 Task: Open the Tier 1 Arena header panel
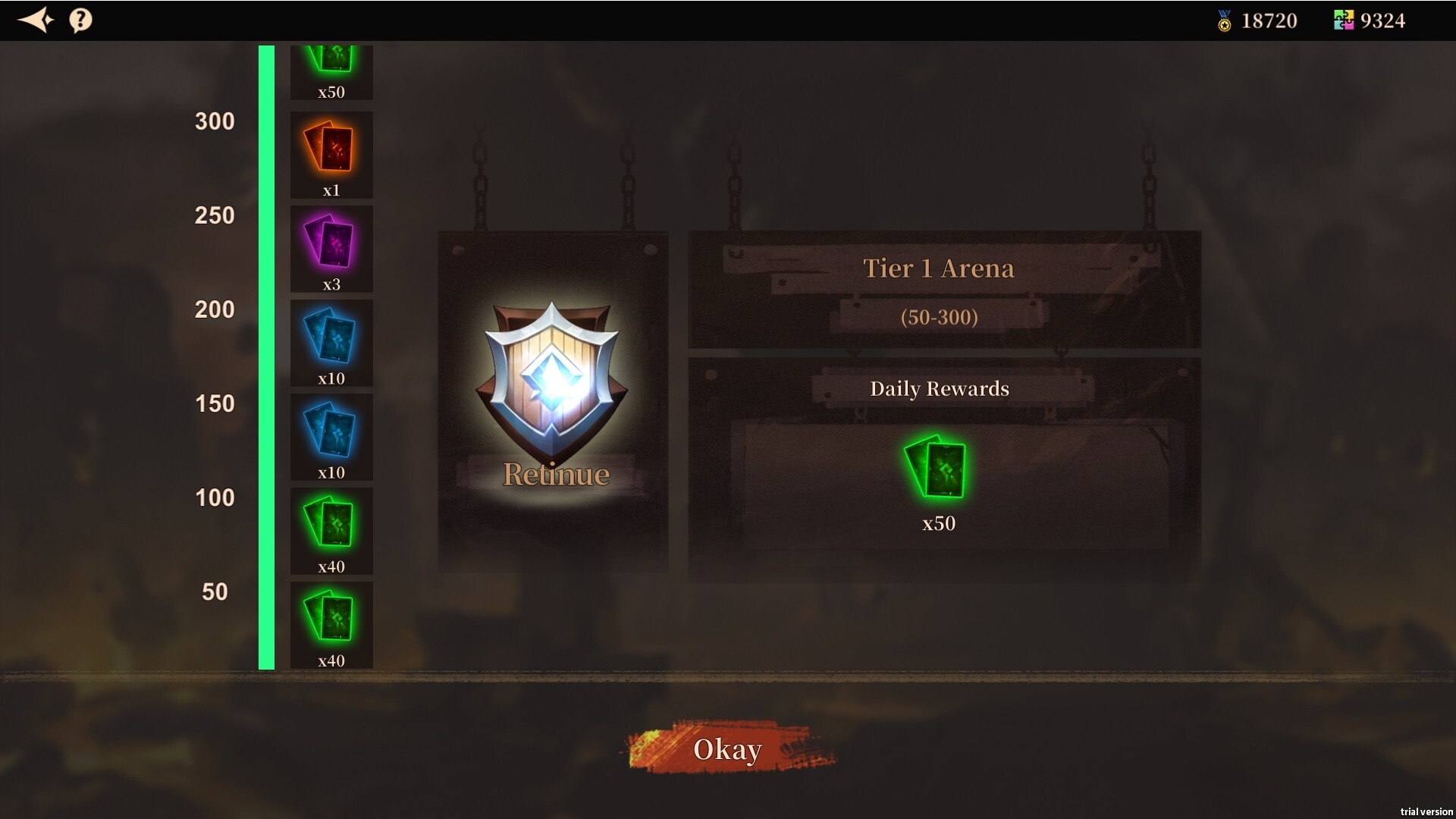coord(940,268)
